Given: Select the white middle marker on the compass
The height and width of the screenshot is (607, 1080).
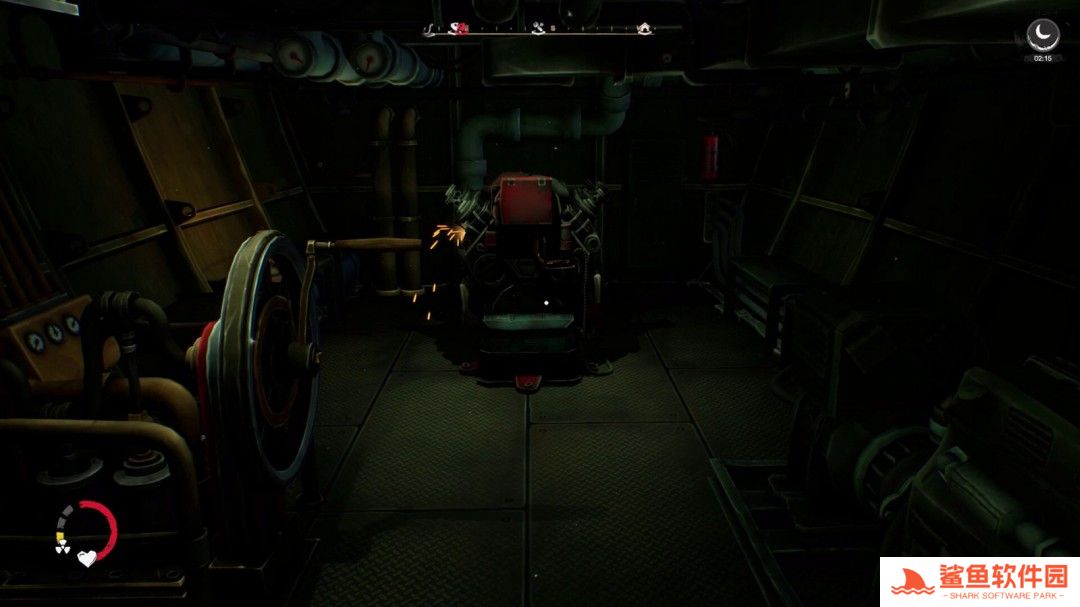Looking at the screenshot, I should coord(538,29).
